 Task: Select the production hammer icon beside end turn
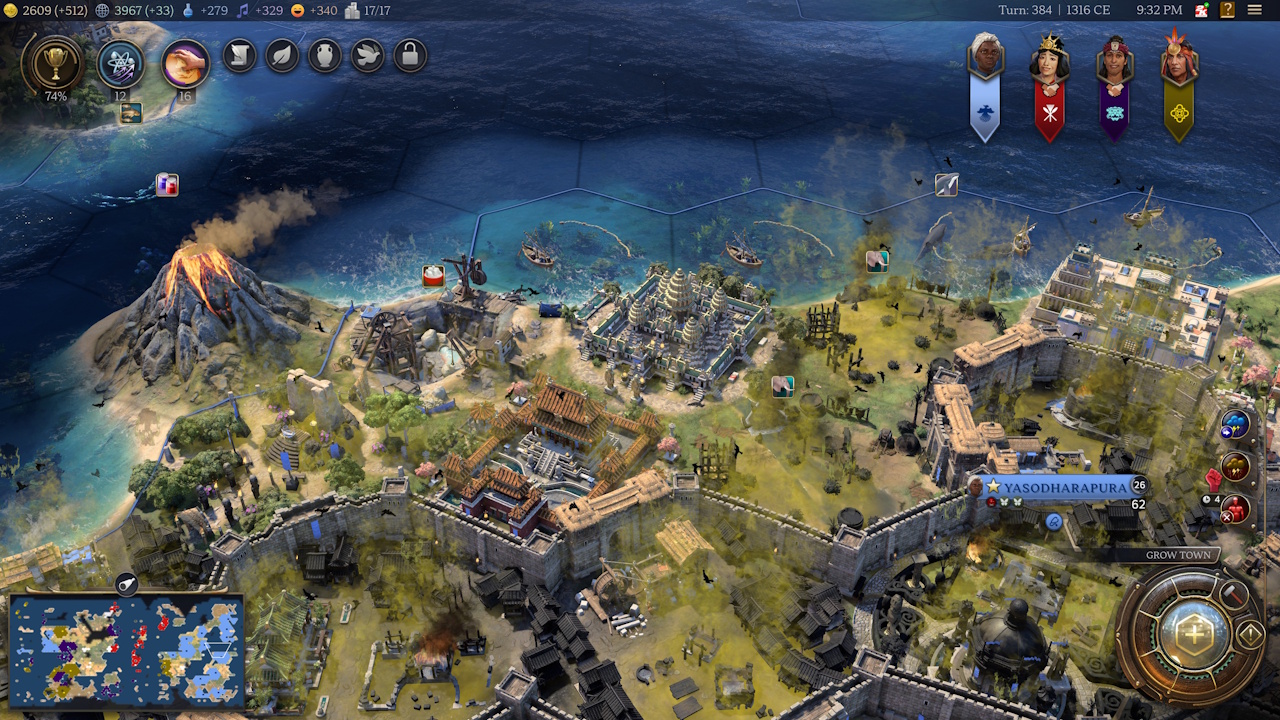1233,595
